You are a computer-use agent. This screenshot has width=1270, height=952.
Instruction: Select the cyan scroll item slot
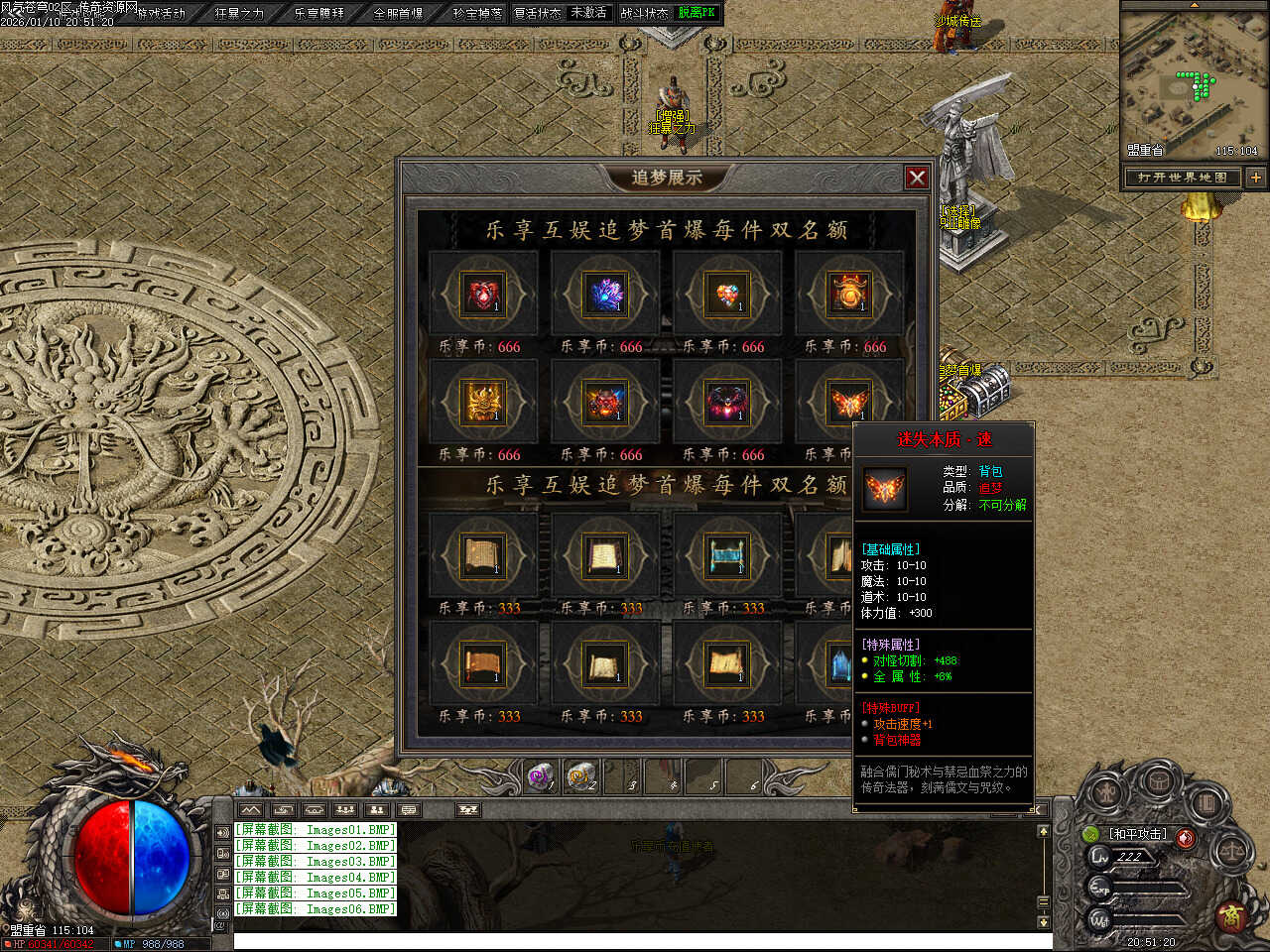(727, 555)
